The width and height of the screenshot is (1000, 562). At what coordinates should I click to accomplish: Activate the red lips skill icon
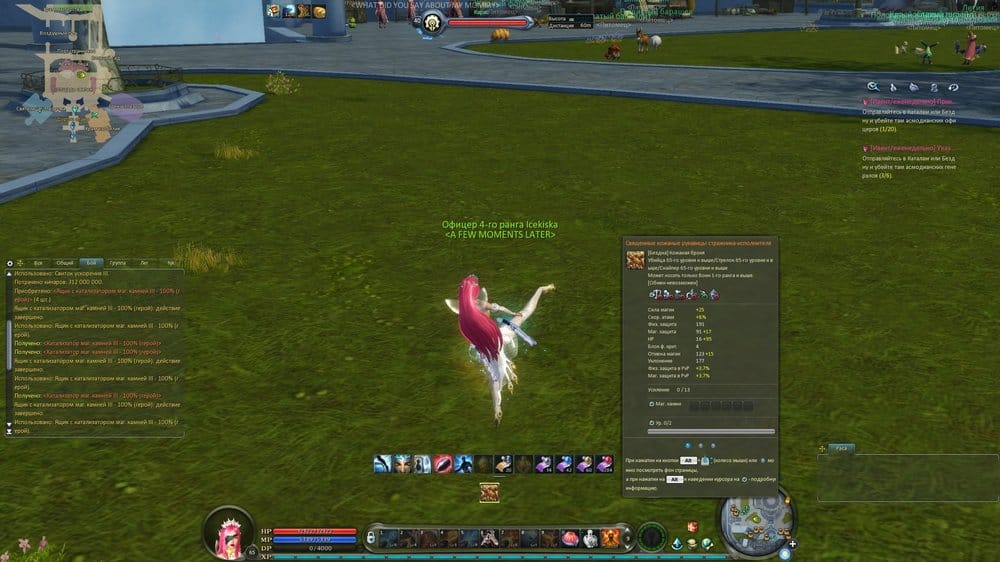point(443,464)
